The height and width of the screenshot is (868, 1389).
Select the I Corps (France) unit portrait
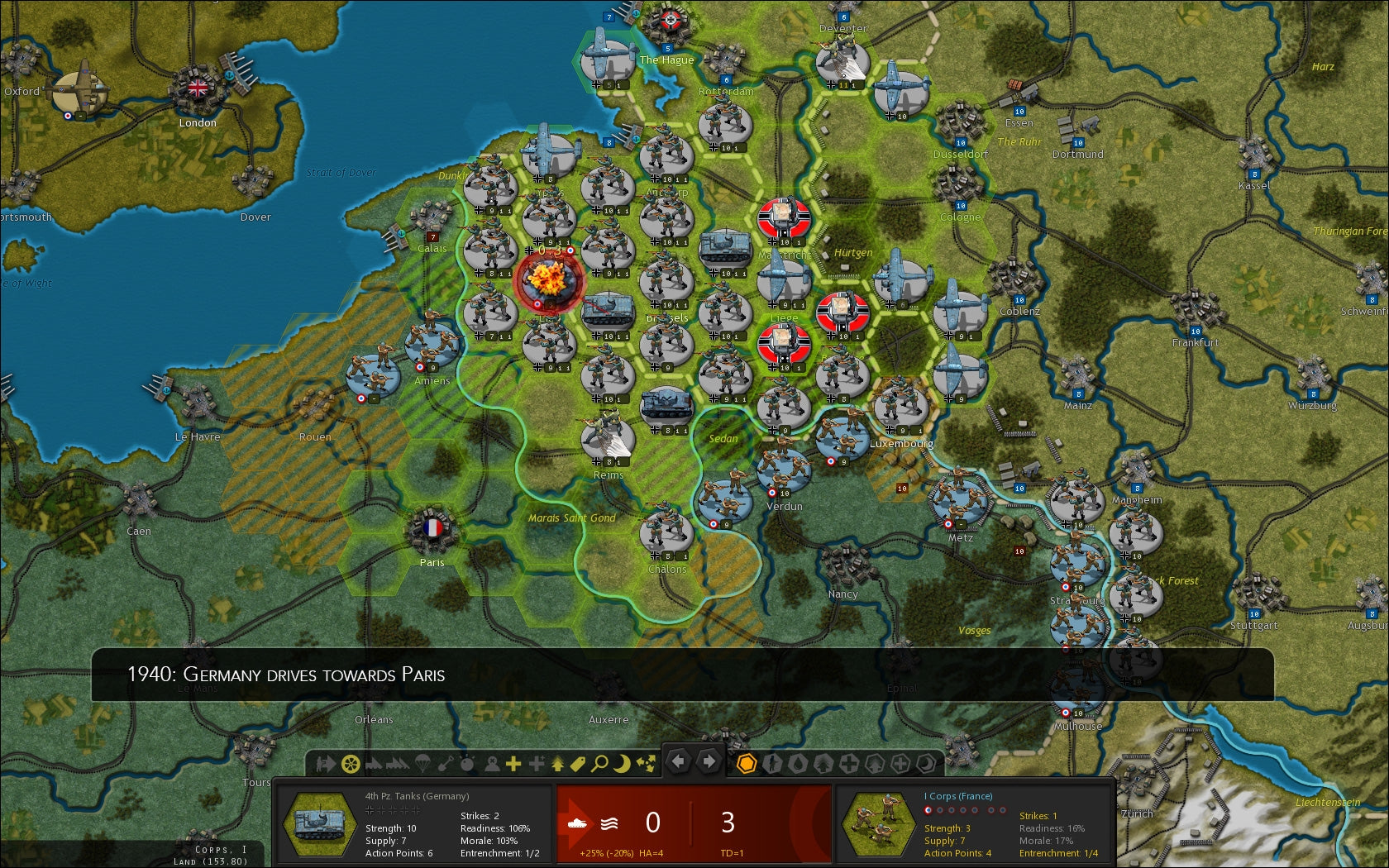[x=883, y=824]
